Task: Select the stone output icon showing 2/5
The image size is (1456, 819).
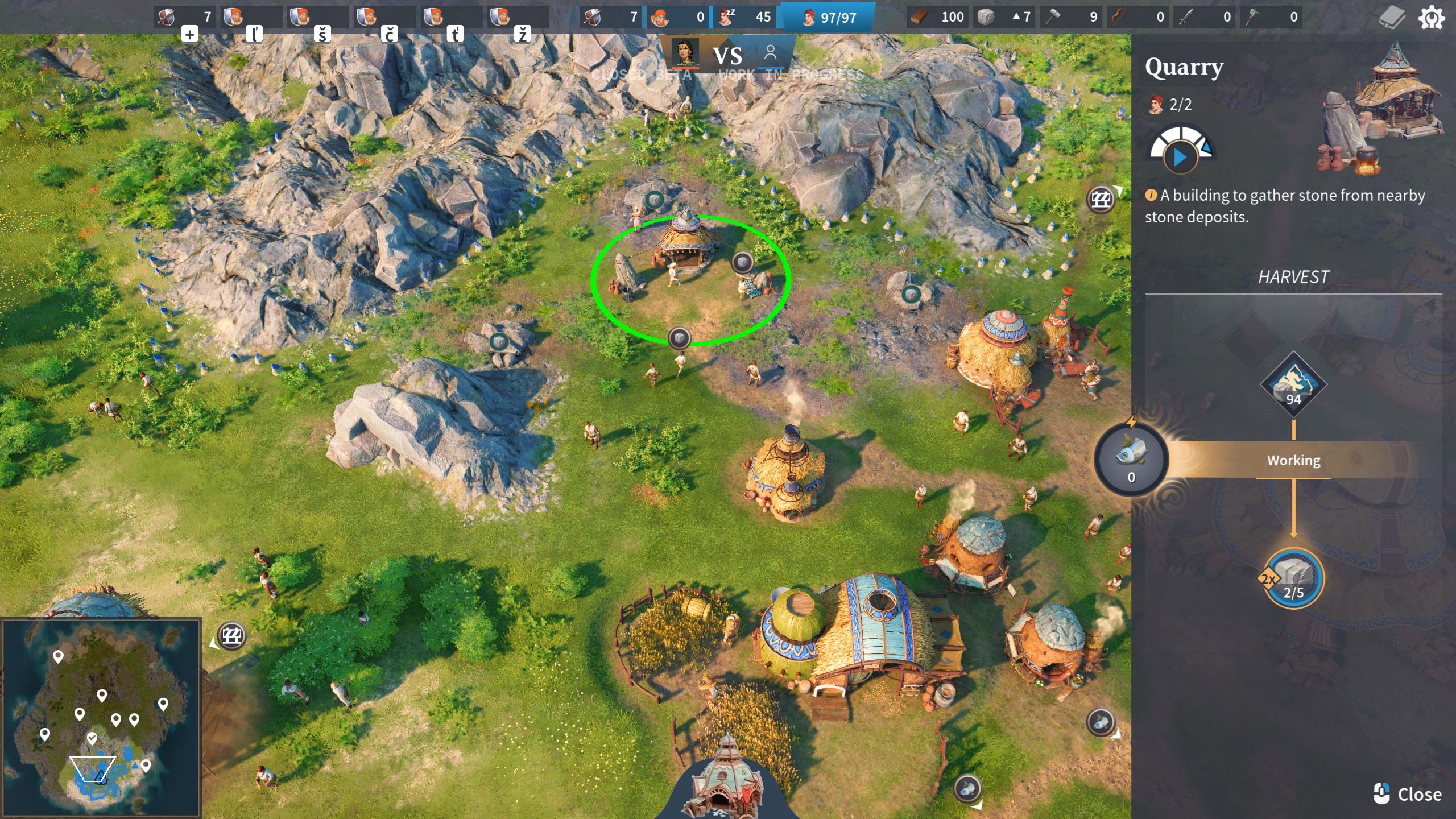Action: pos(1293,578)
